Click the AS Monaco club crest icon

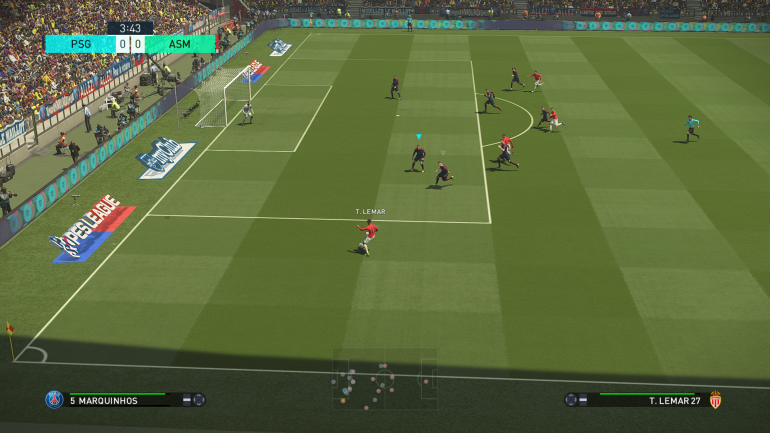(x=715, y=400)
